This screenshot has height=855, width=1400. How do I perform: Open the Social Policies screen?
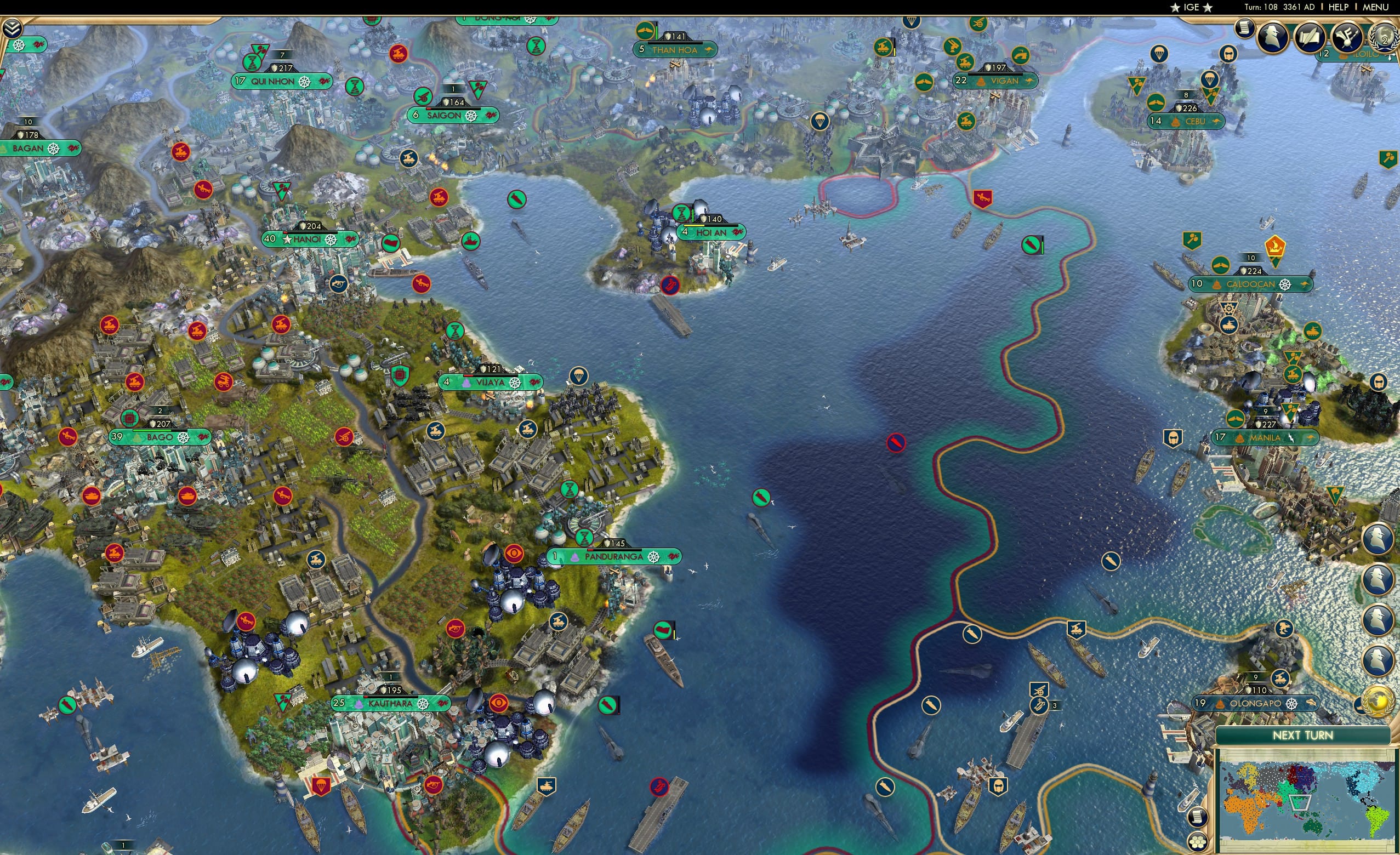point(1245,29)
